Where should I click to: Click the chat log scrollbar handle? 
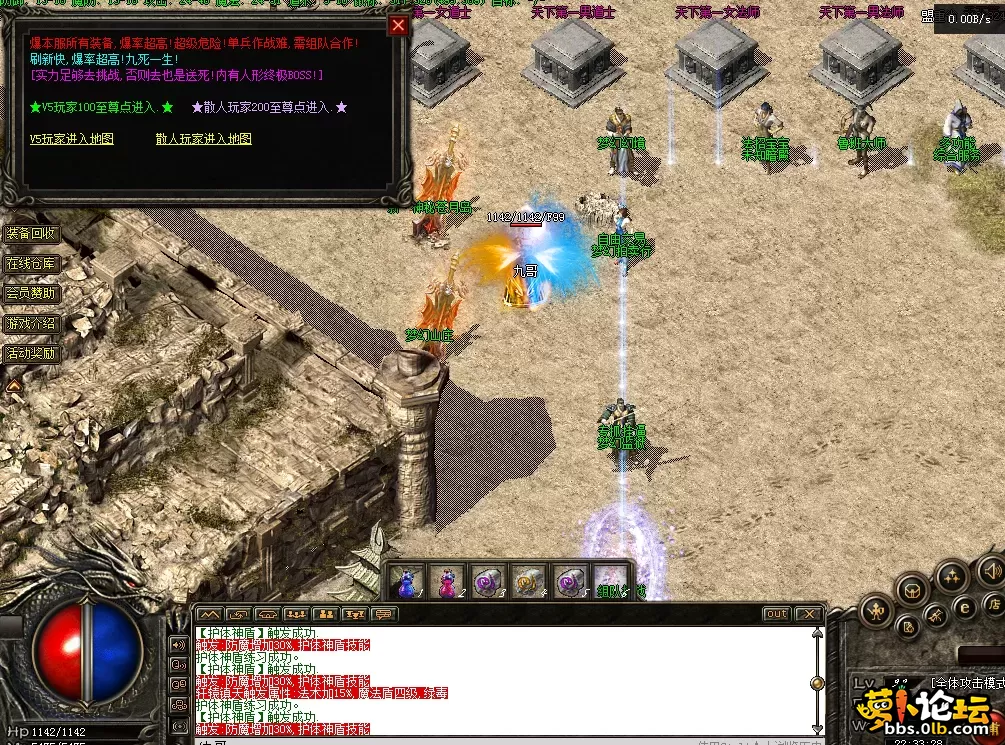[x=817, y=683]
